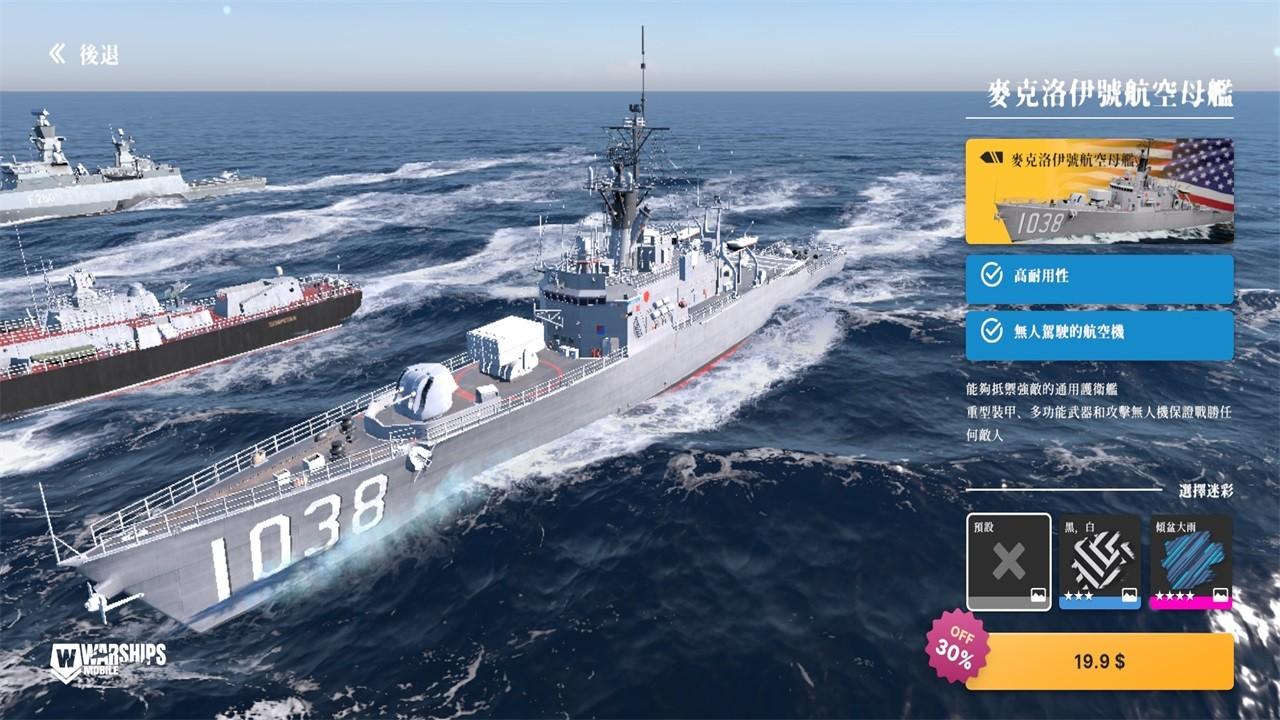Click the picture icon on the 黑, 白 camo card
Viewport: 1280px width, 720px height.
pyautogui.click(x=1130, y=595)
